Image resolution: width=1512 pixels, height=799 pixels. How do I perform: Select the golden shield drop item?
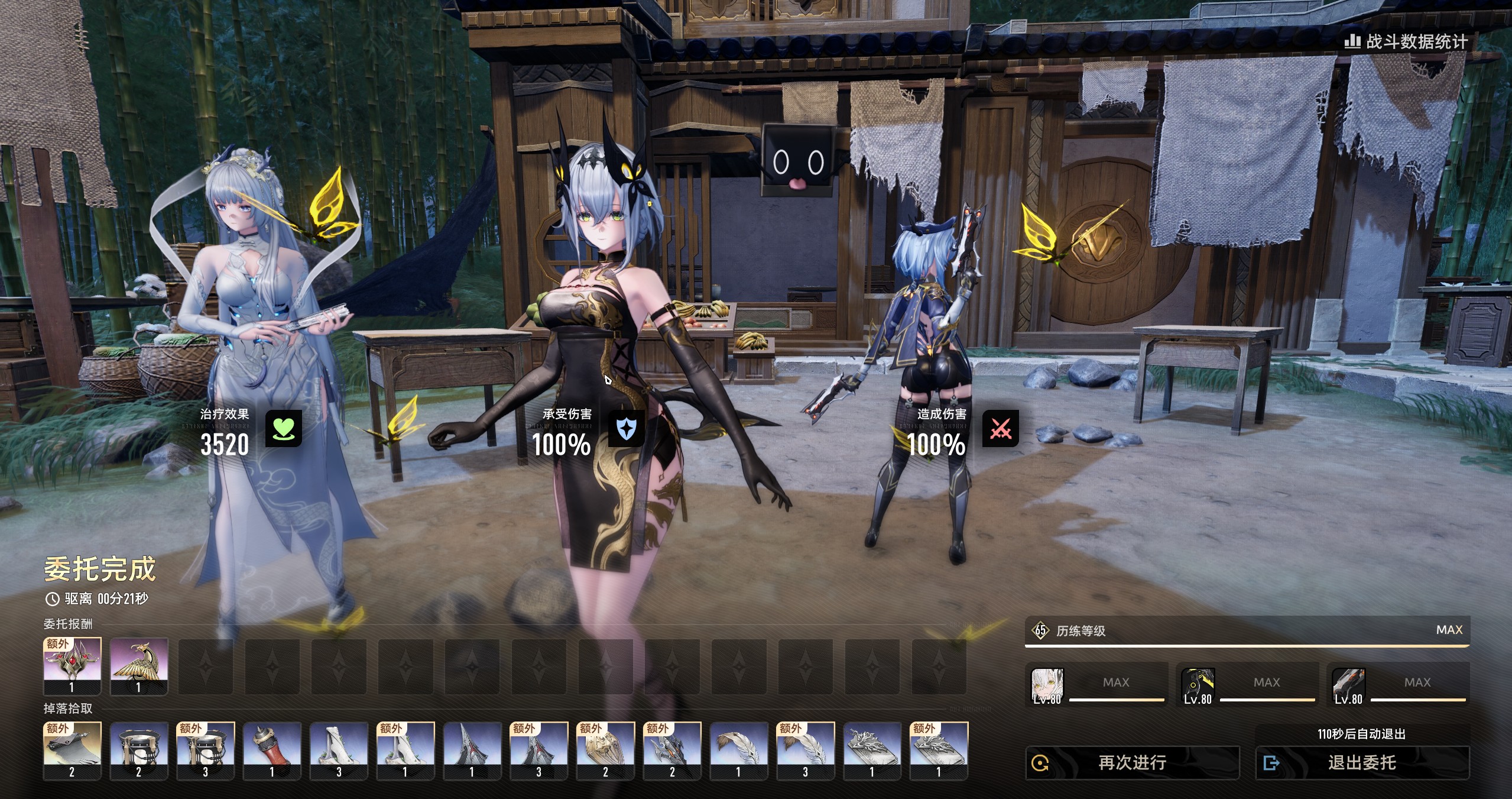click(605, 749)
